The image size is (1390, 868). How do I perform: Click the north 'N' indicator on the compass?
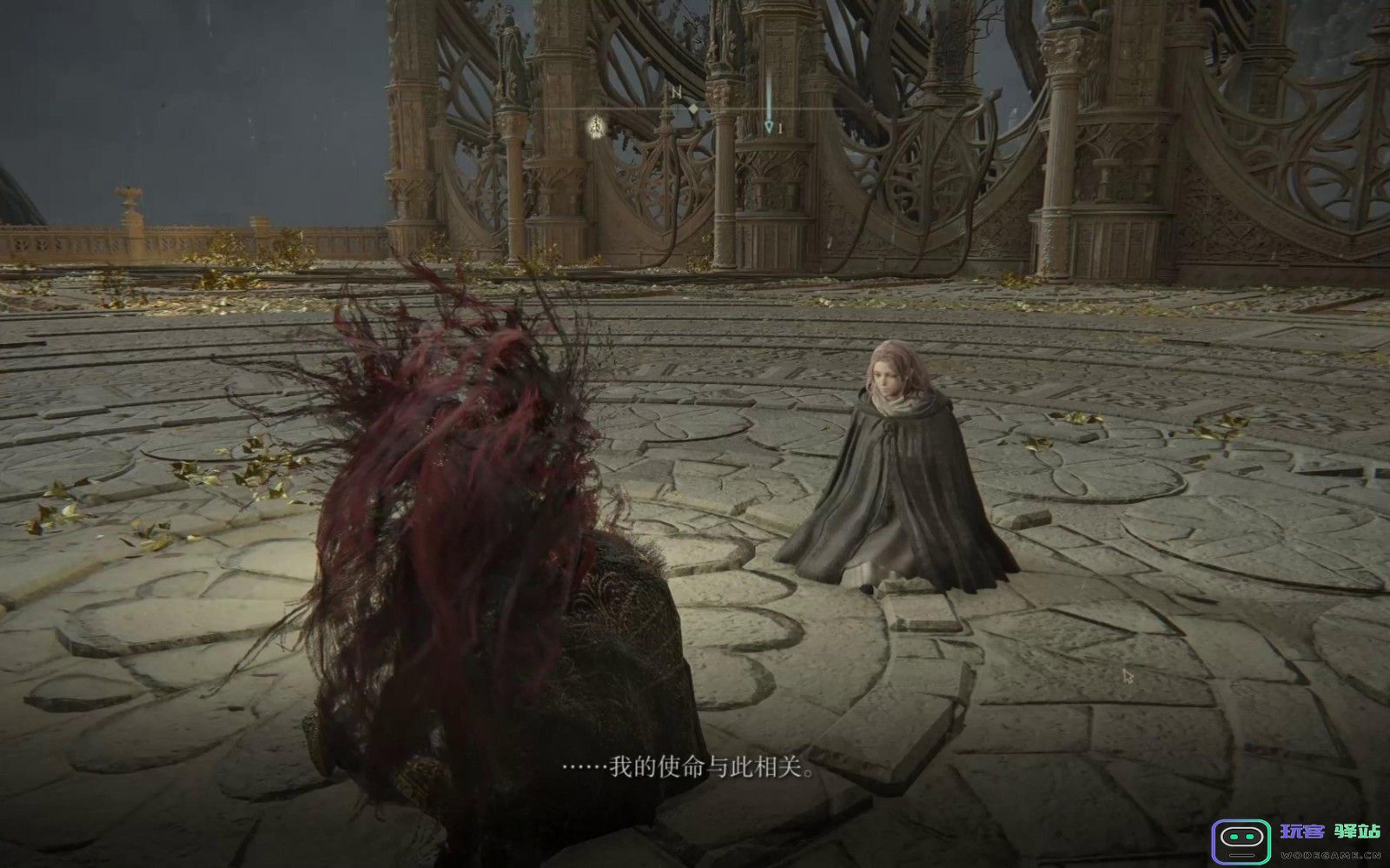point(674,91)
